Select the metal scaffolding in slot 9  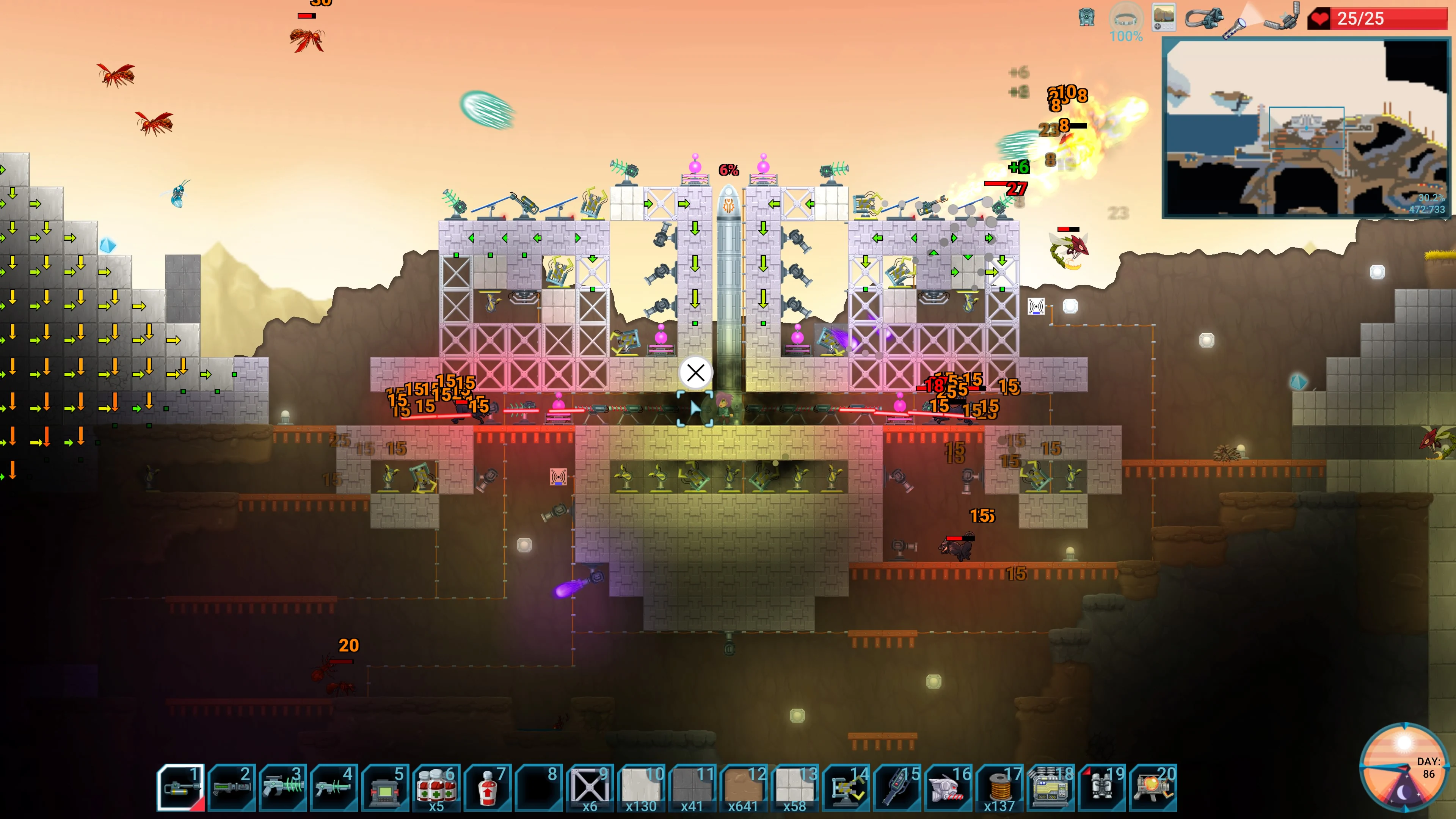[588, 786]
